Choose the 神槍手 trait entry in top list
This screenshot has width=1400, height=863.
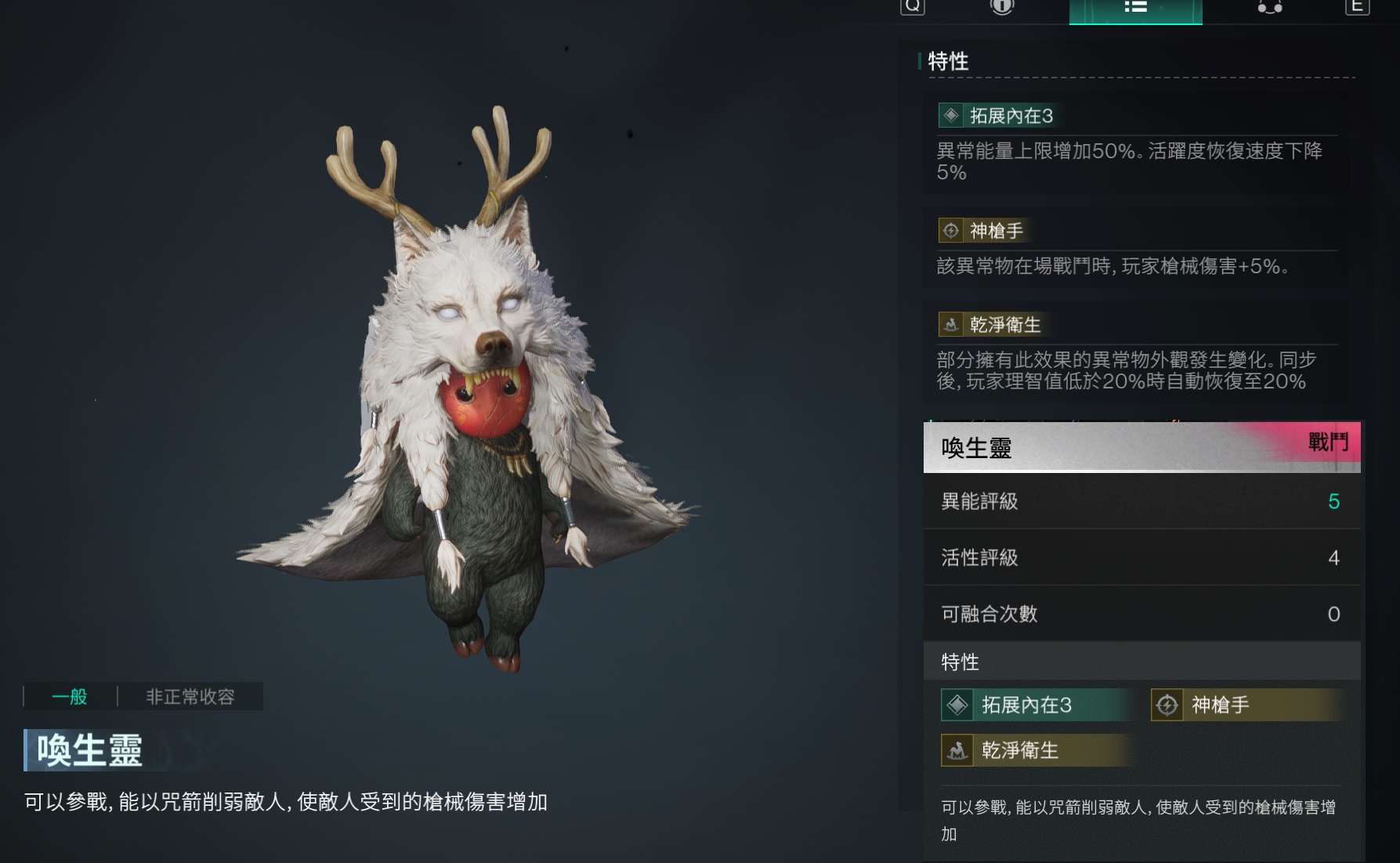click(996, 231)
